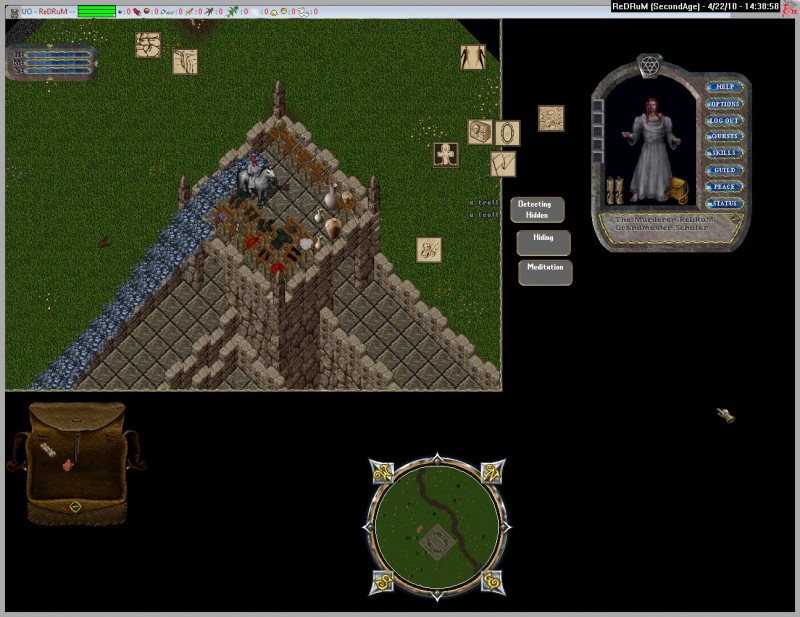This screenshot has height=617, width=800.
Task: Use the Detecting Hidden skill button
Action: [x=538, y=210]
